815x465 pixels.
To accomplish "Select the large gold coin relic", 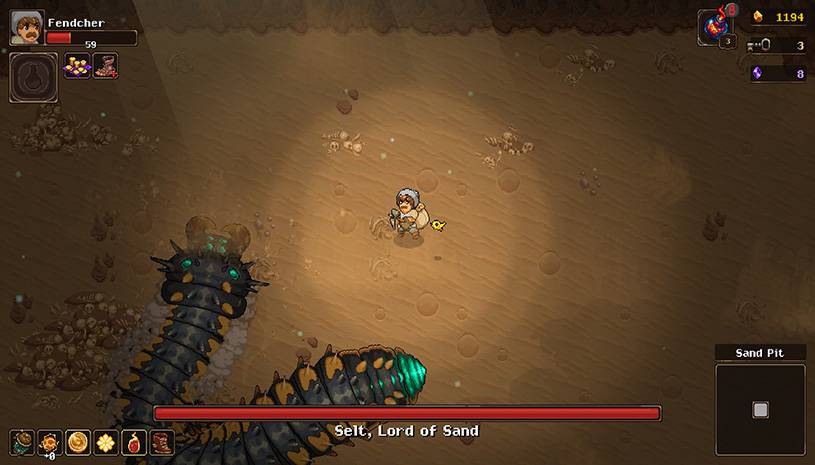I will (78, 442).
